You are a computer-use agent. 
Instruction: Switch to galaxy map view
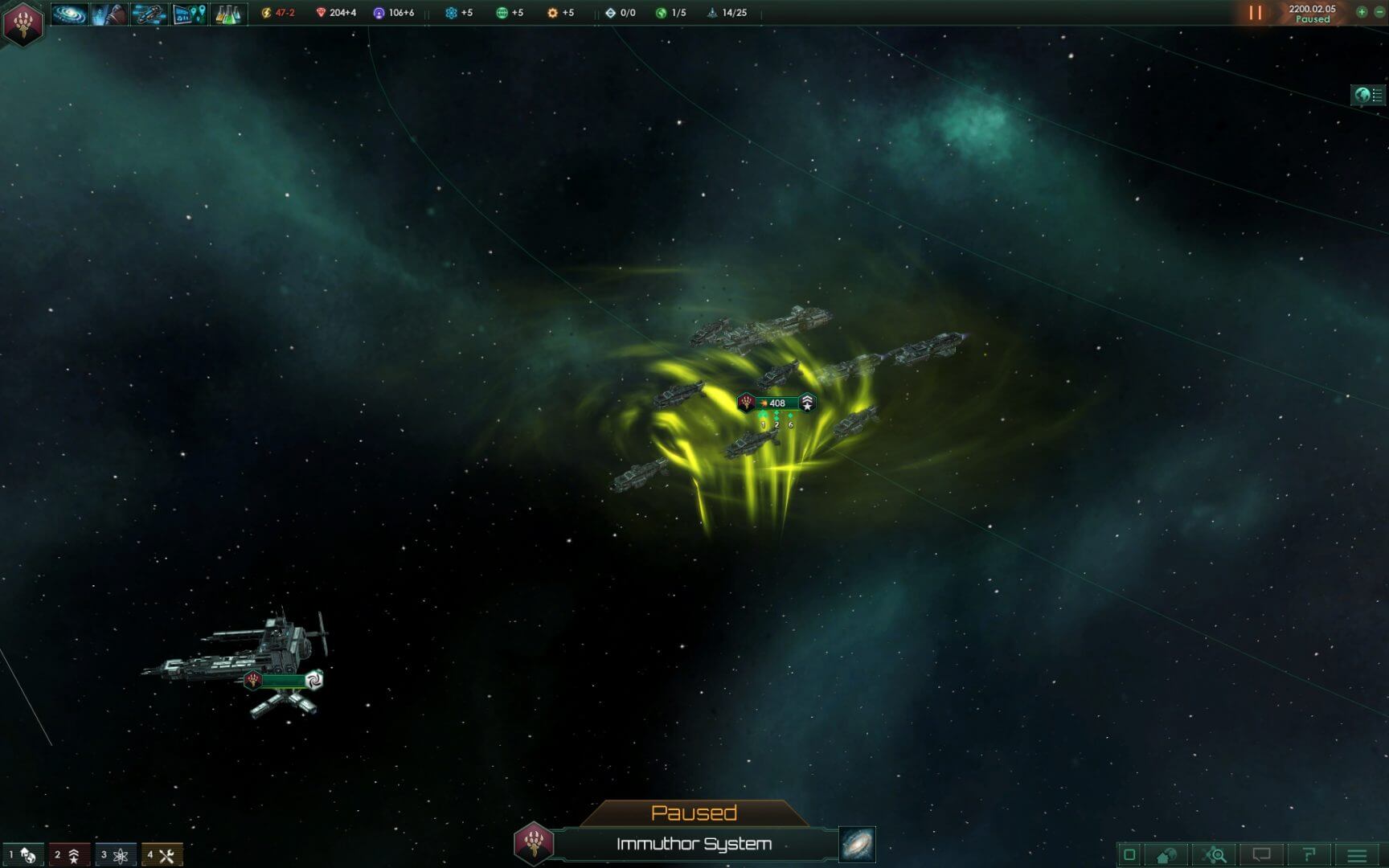857,845
